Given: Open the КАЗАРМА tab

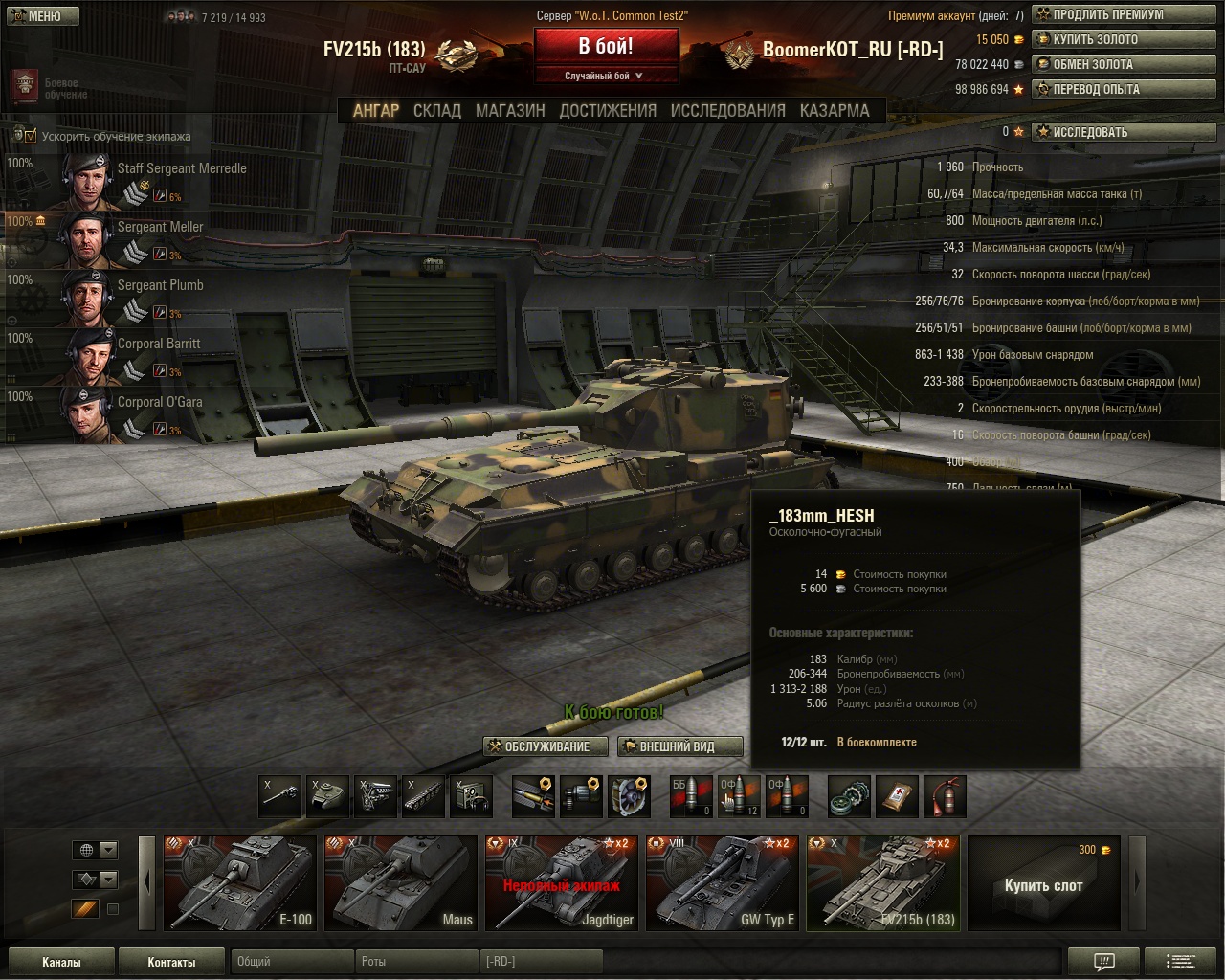Looking at the screenshot, I should point(835,110).
